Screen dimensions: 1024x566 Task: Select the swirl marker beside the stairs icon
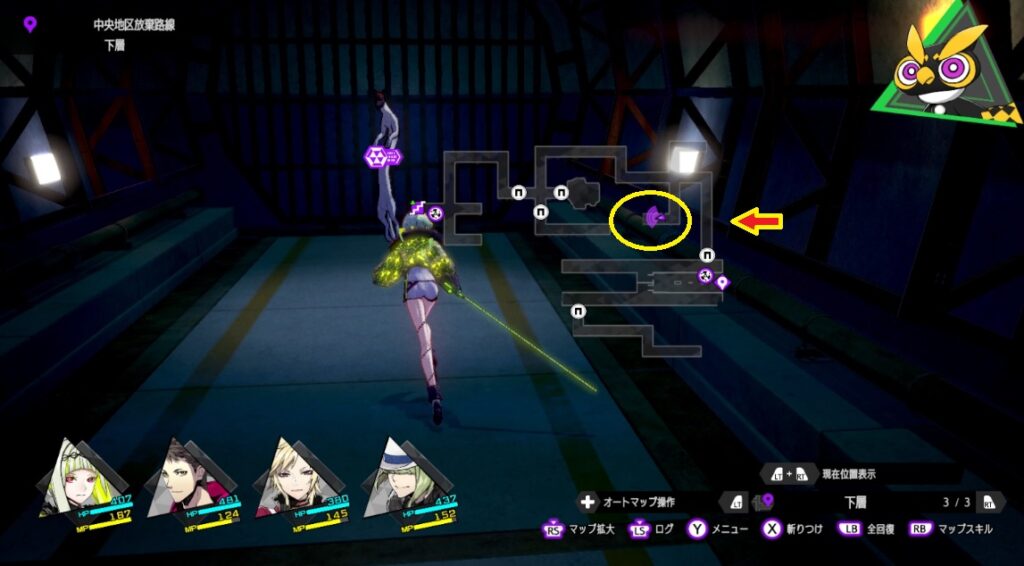coord(435,213)
